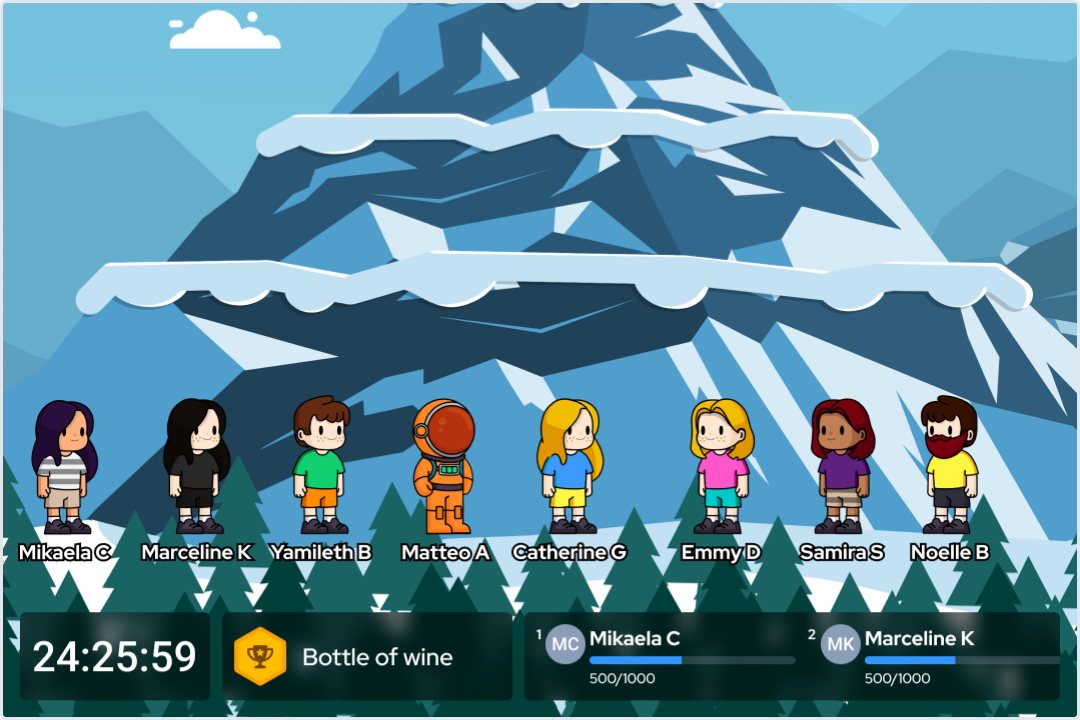Viewport: 1080px width, 720px height.
Task: Click the MK avatar badge
Action: tap(840, 644)
